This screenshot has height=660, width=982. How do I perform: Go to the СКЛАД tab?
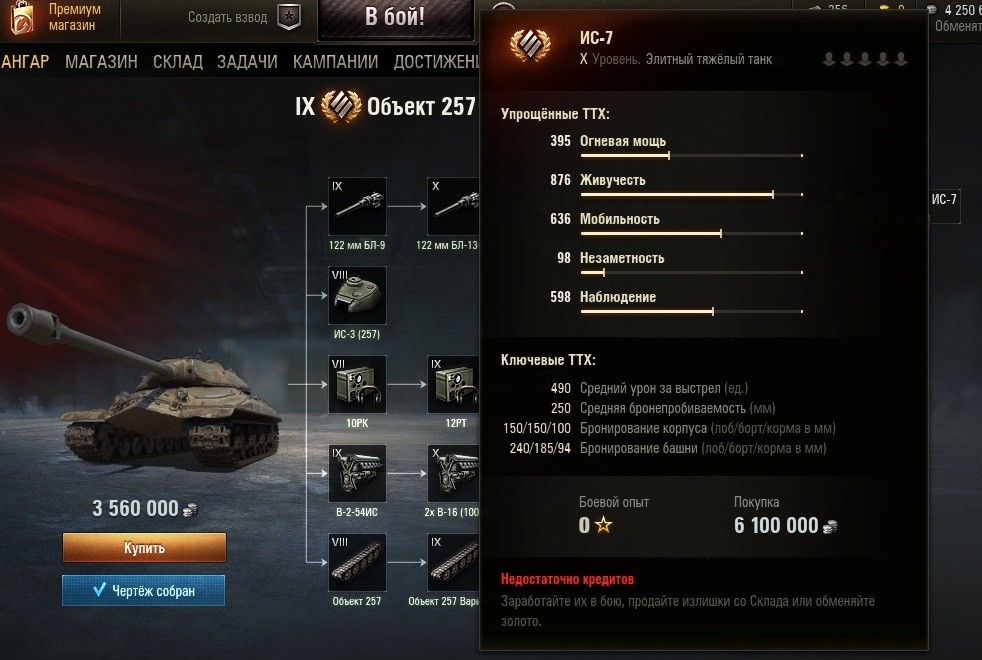click(x=178, y=62)
